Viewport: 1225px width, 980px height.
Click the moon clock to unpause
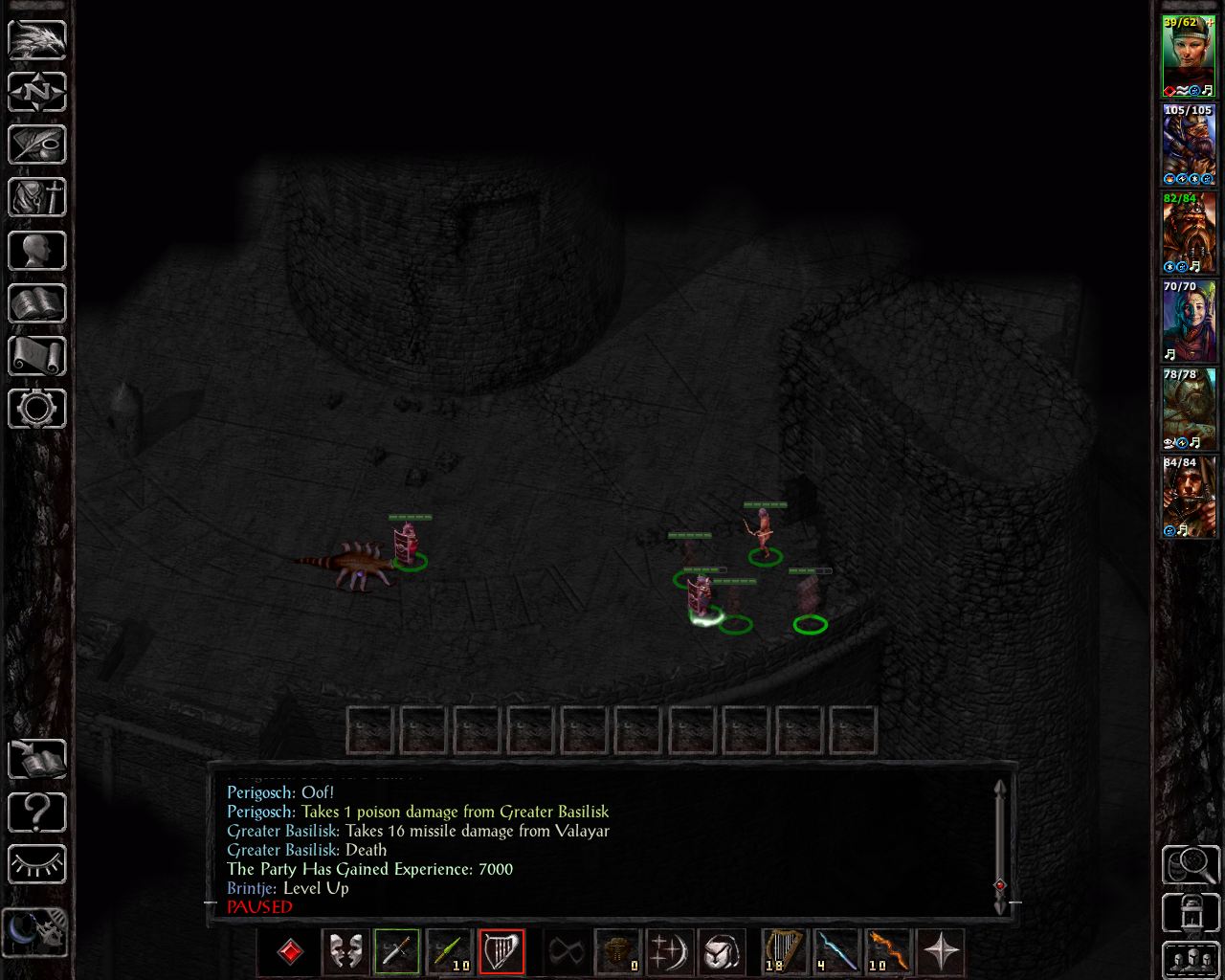(35, 931)
